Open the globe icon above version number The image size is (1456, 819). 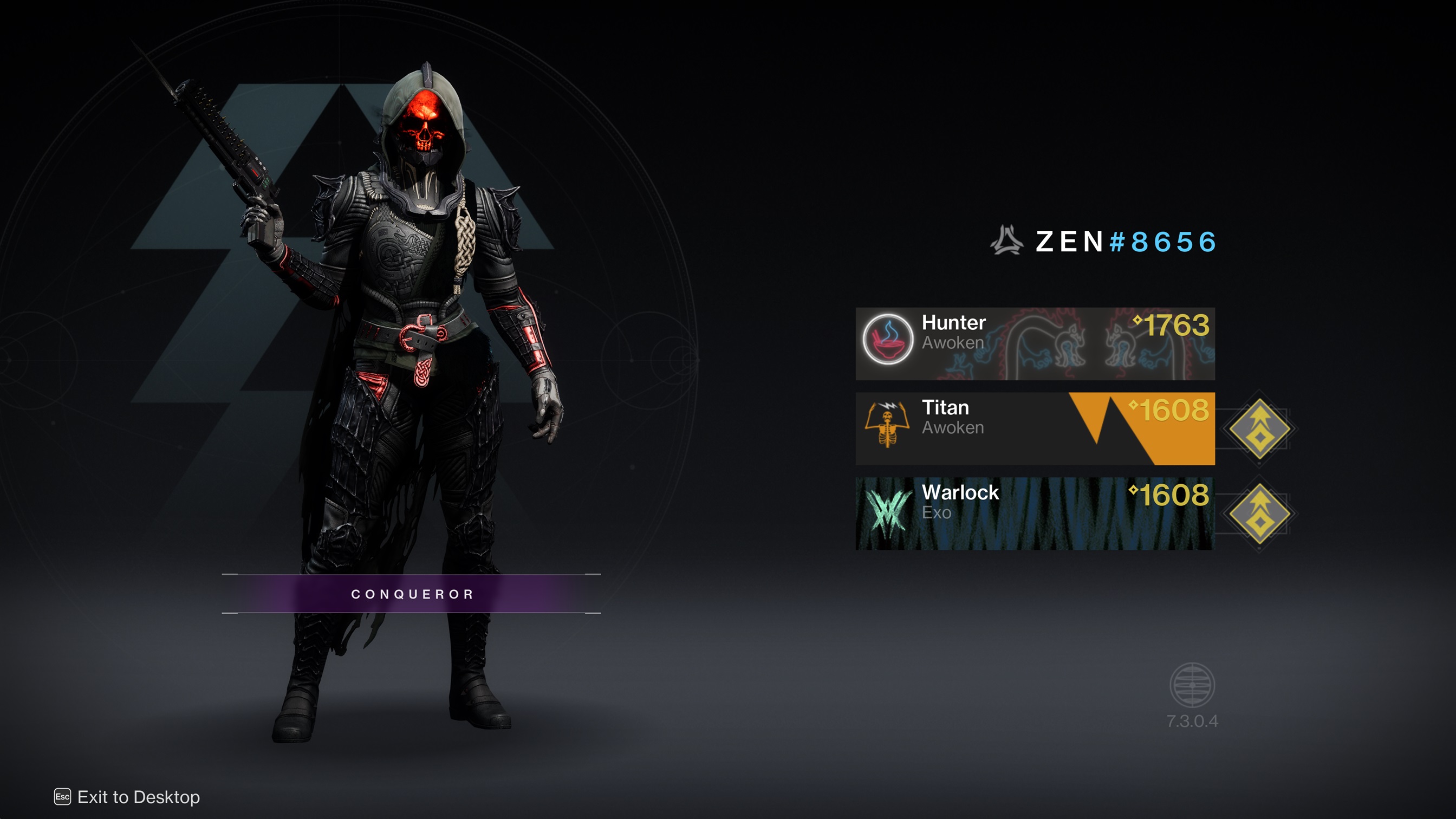[x=1192, y=685]
